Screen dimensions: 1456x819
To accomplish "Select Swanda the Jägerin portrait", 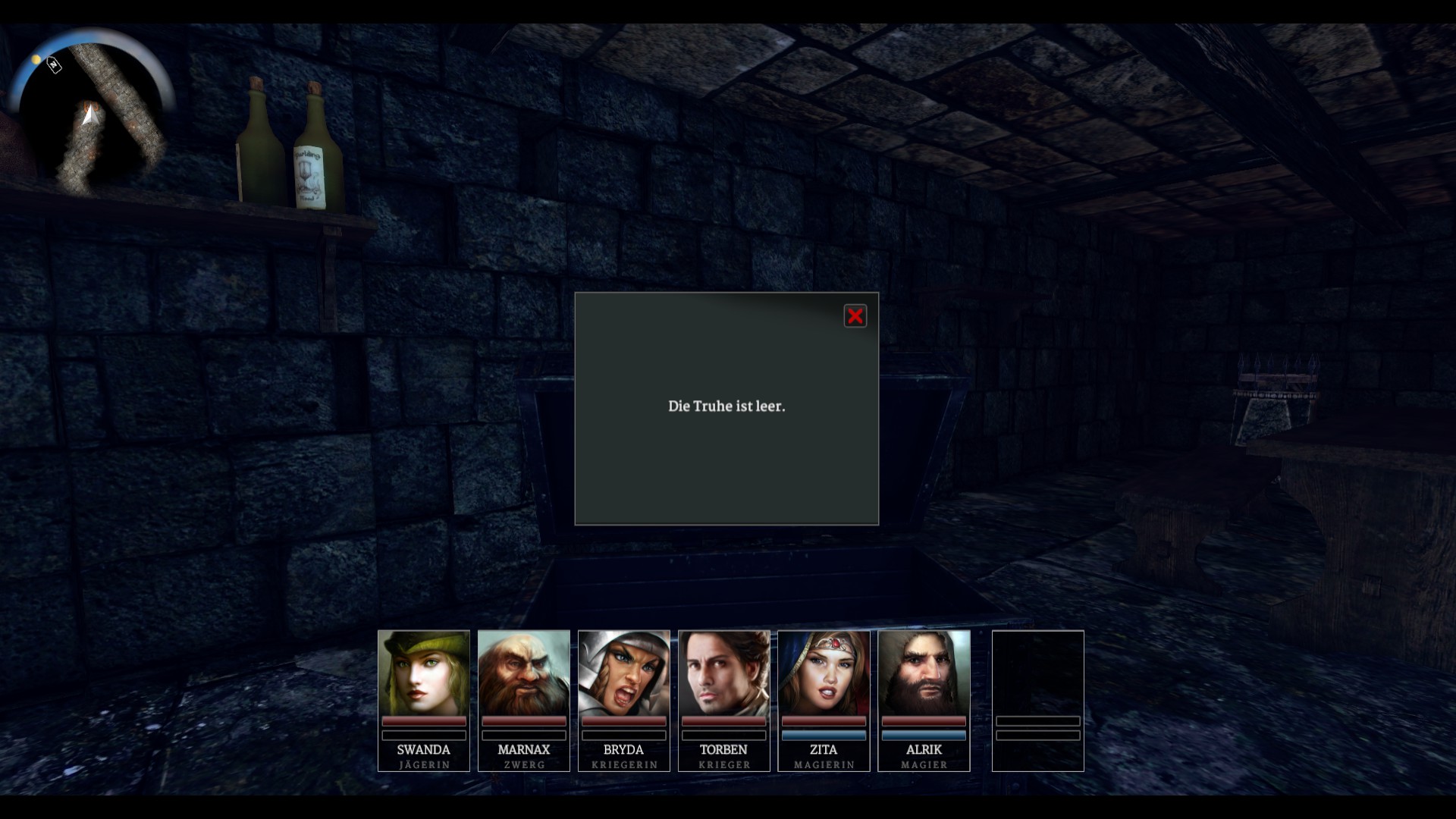I will pyautogui.click(x=423, y=673).
